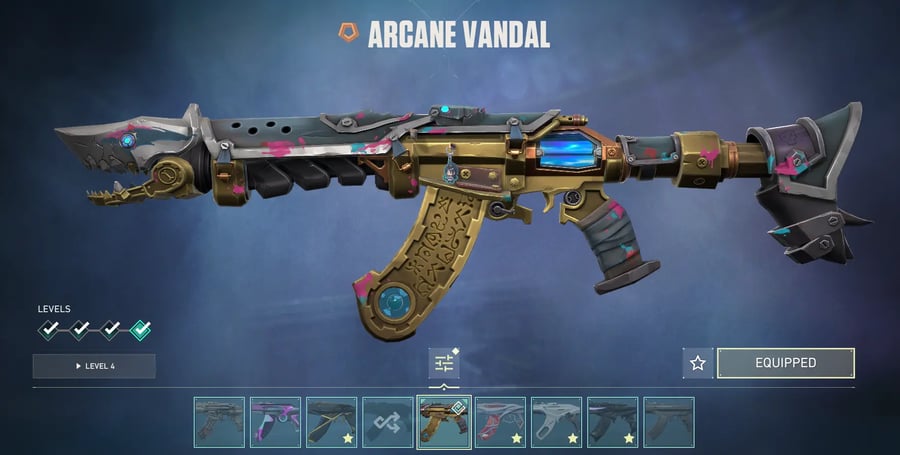Choose the red and white Vandal skin
The width and height of the screenshot is (900, 455).
(x=500, y=422)
